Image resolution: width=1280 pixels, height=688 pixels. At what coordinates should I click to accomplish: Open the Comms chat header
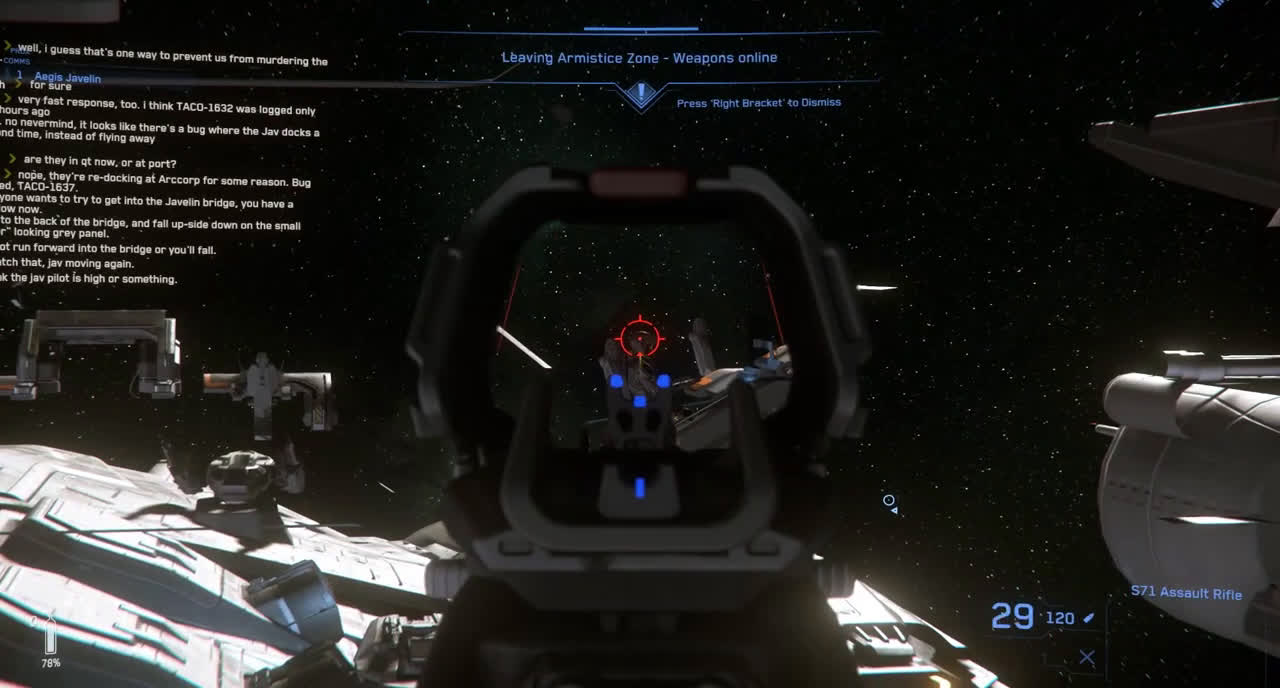(16, 61)
